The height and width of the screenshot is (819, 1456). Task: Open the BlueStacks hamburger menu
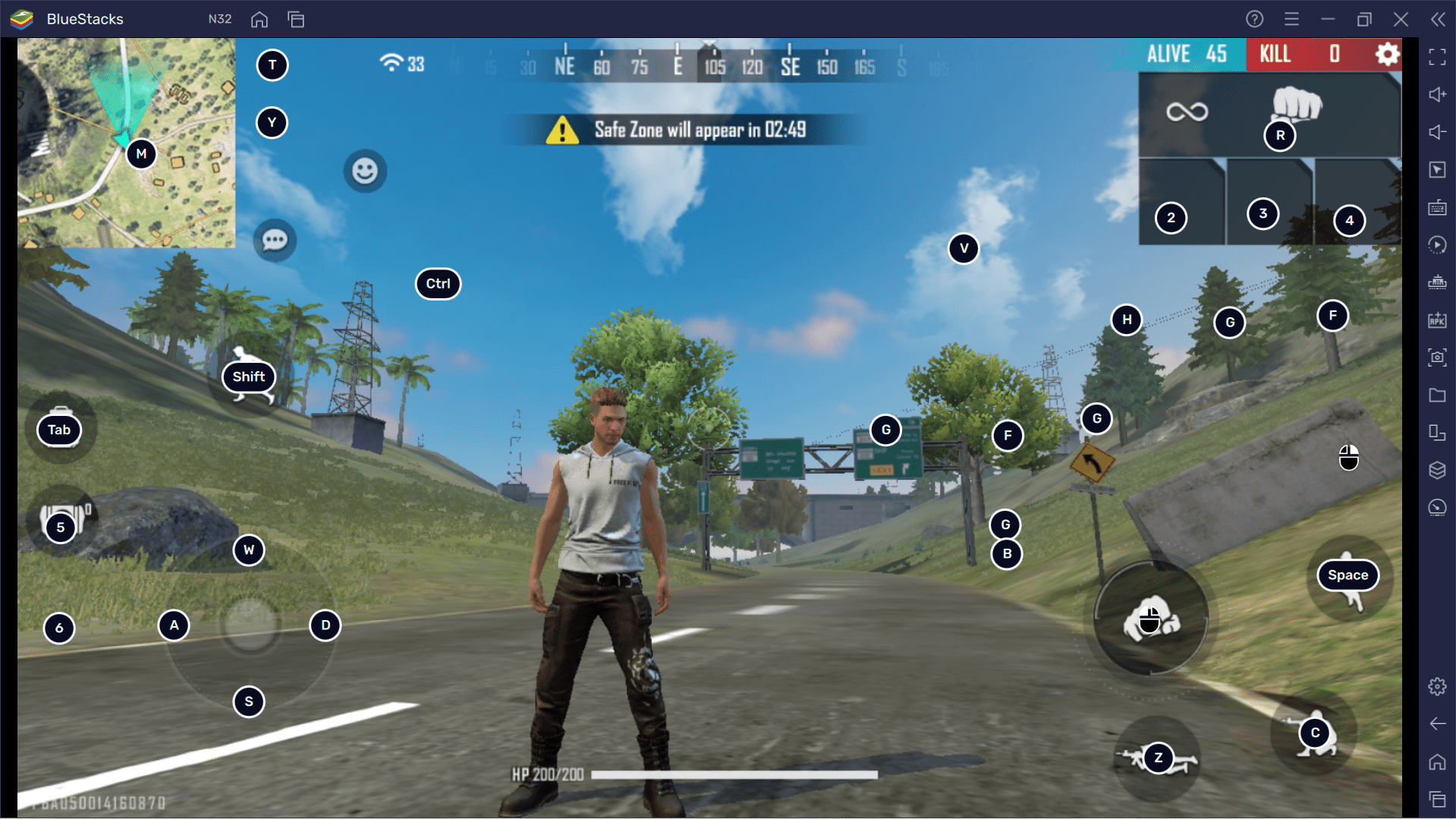point(1291,19)
